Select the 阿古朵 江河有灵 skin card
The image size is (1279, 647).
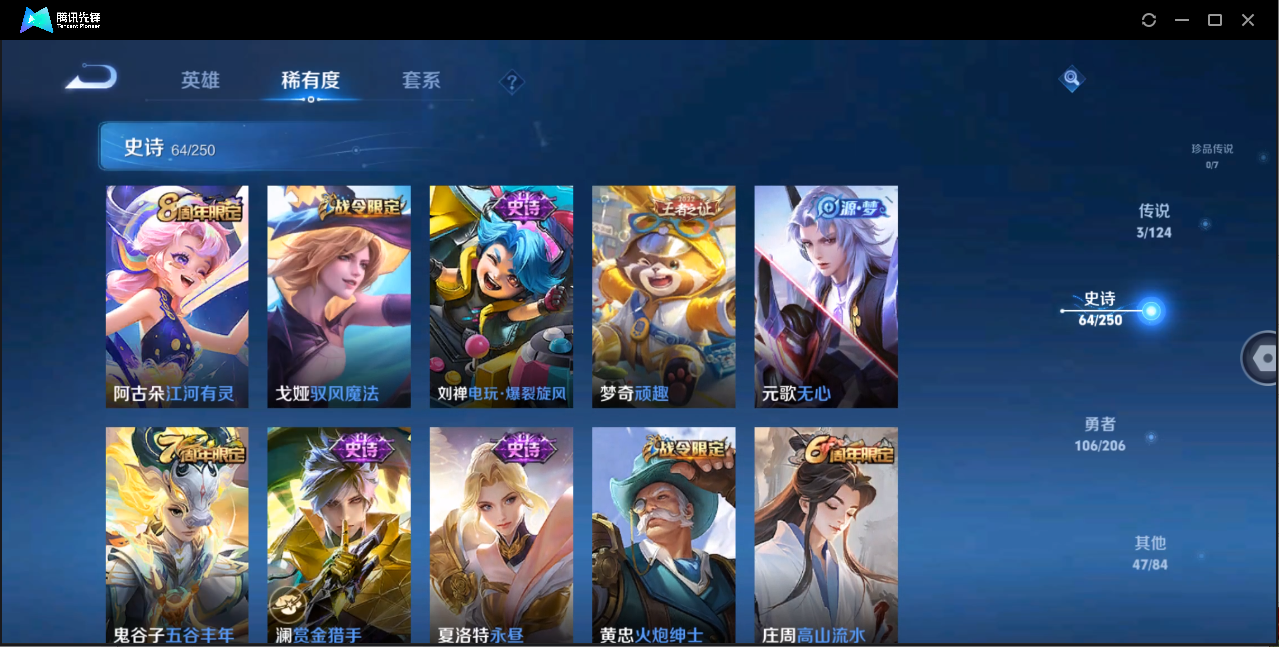click(x=177, y=297)
